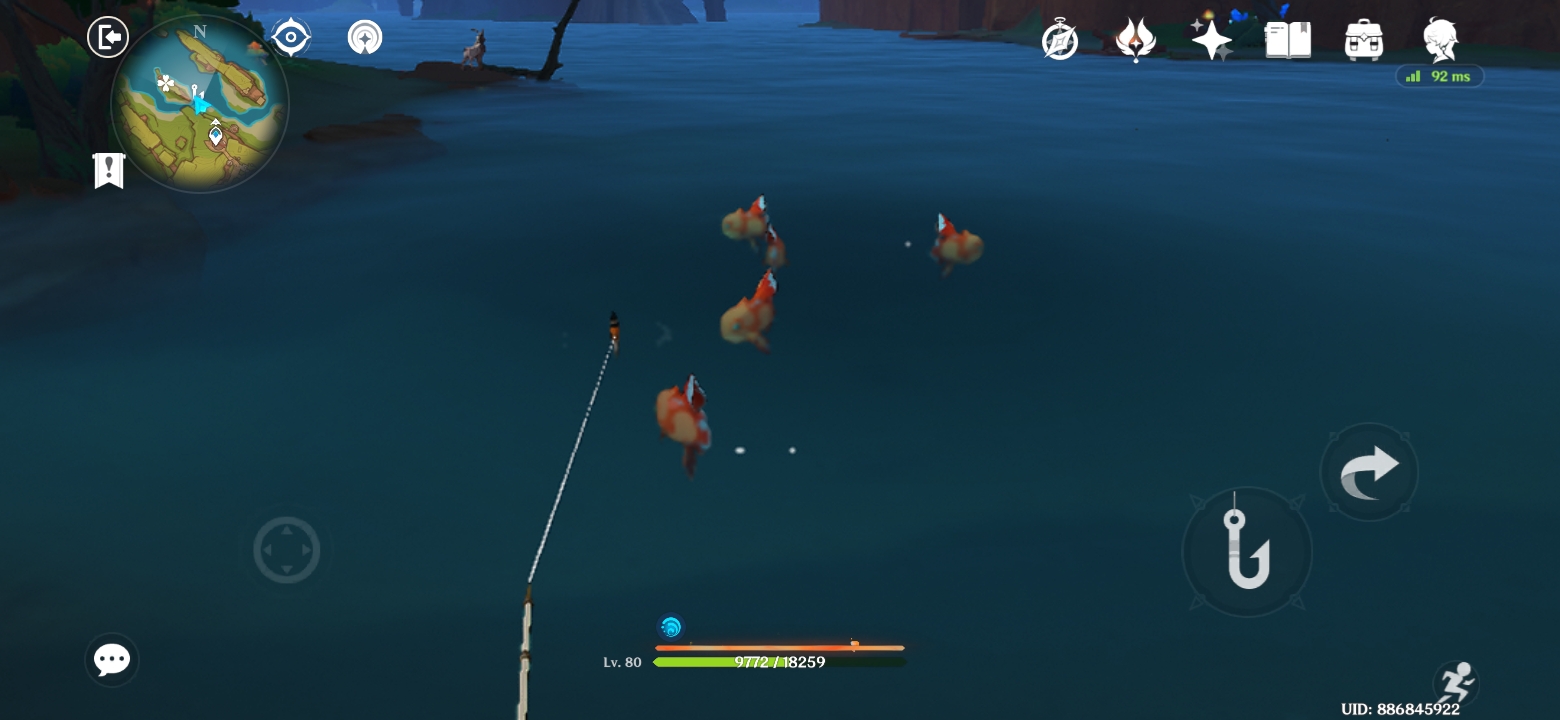Tap the virtual movement joystick
Screen dimensions: 1560x720
click(287, 549)
